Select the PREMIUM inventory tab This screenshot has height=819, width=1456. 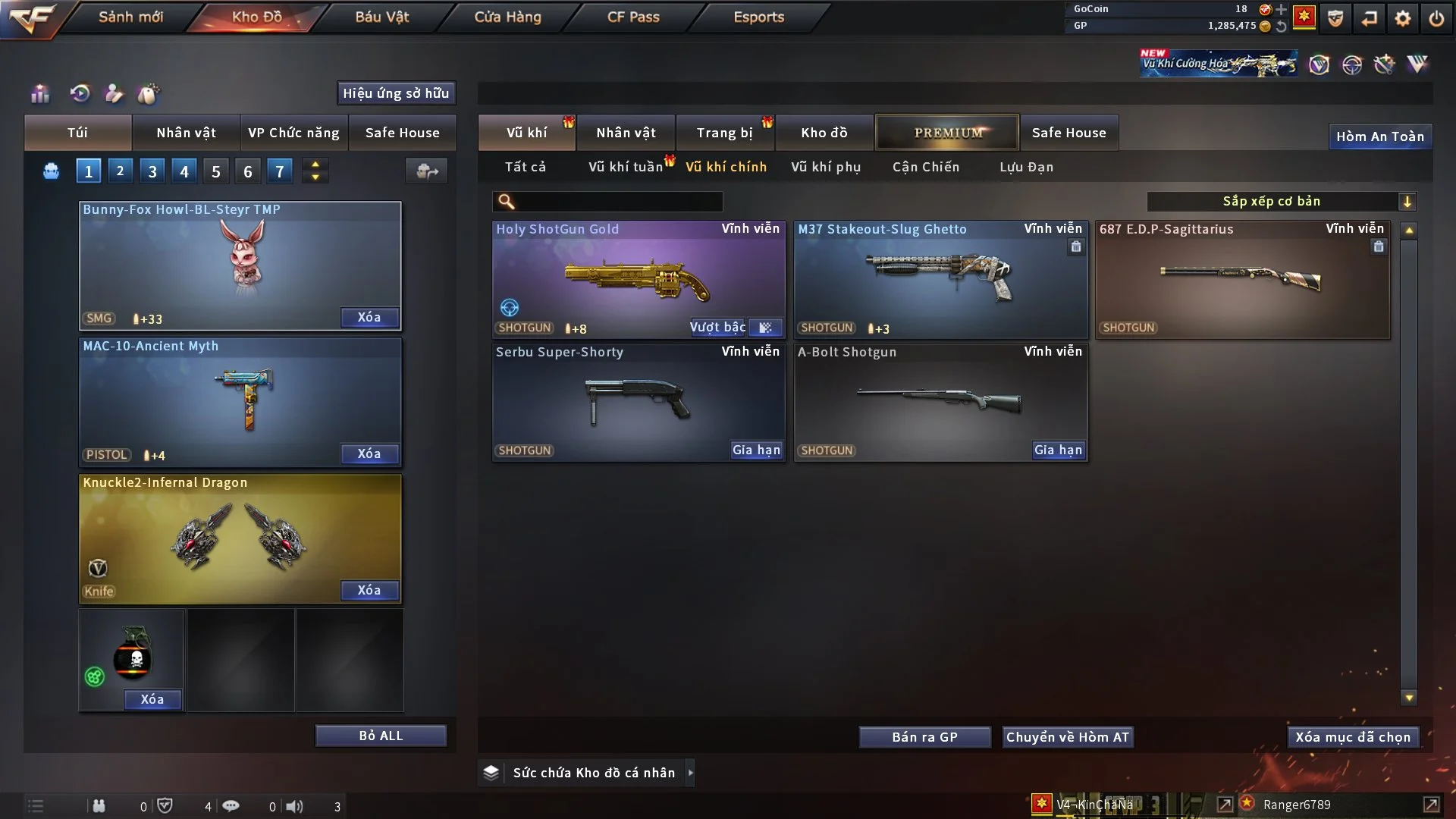[x=948, y=133]
